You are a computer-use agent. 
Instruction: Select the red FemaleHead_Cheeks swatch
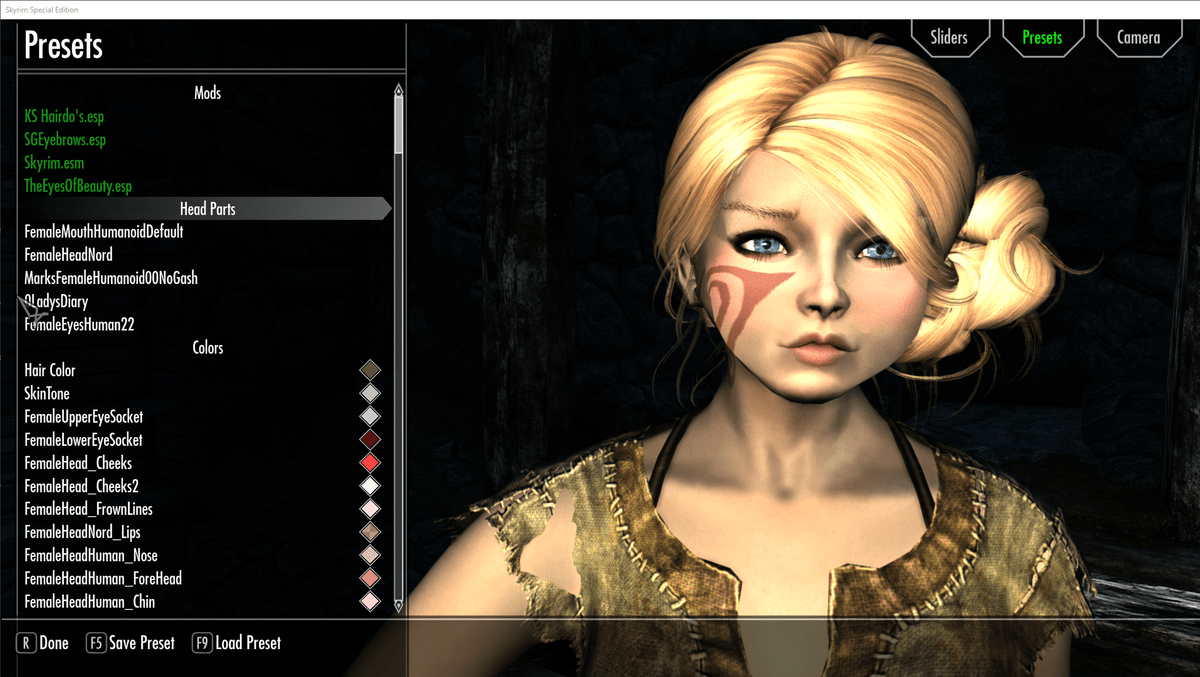coord(370,463)
